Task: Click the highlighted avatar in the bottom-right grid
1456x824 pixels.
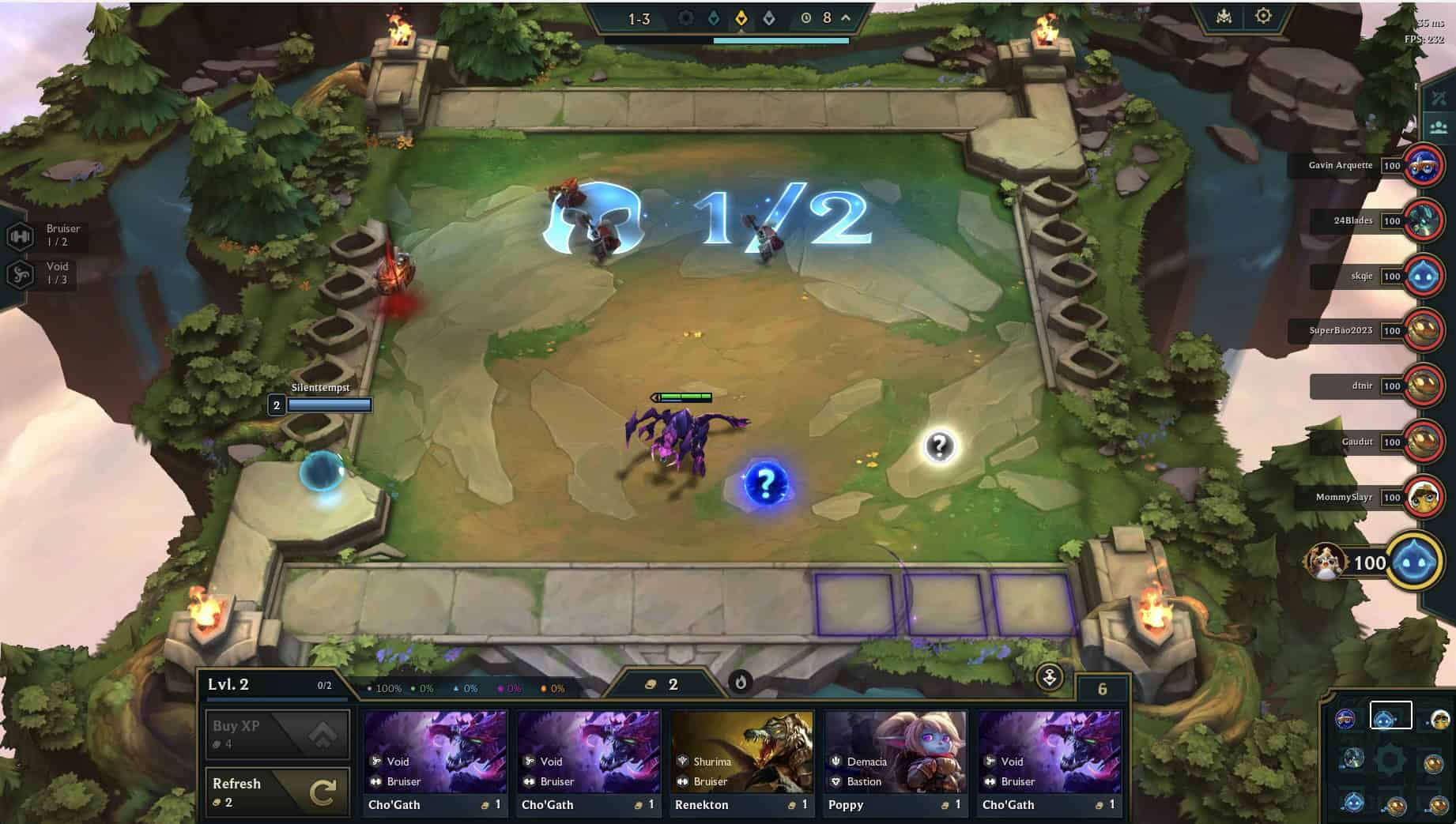Action: 1392,714
